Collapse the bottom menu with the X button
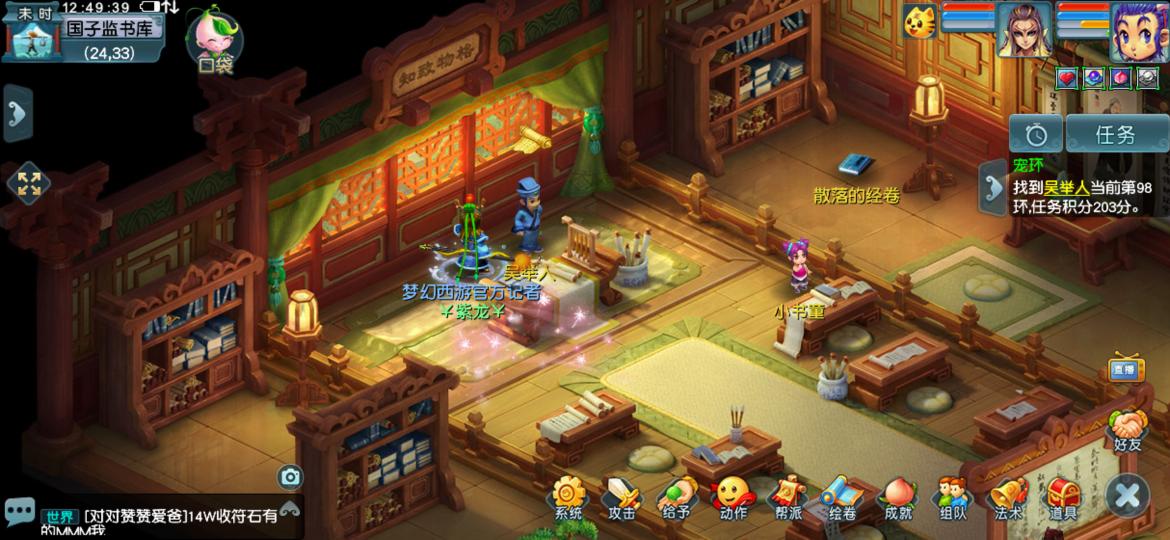The width and height of the screenshot is (1170, 540). point(1127,495)
